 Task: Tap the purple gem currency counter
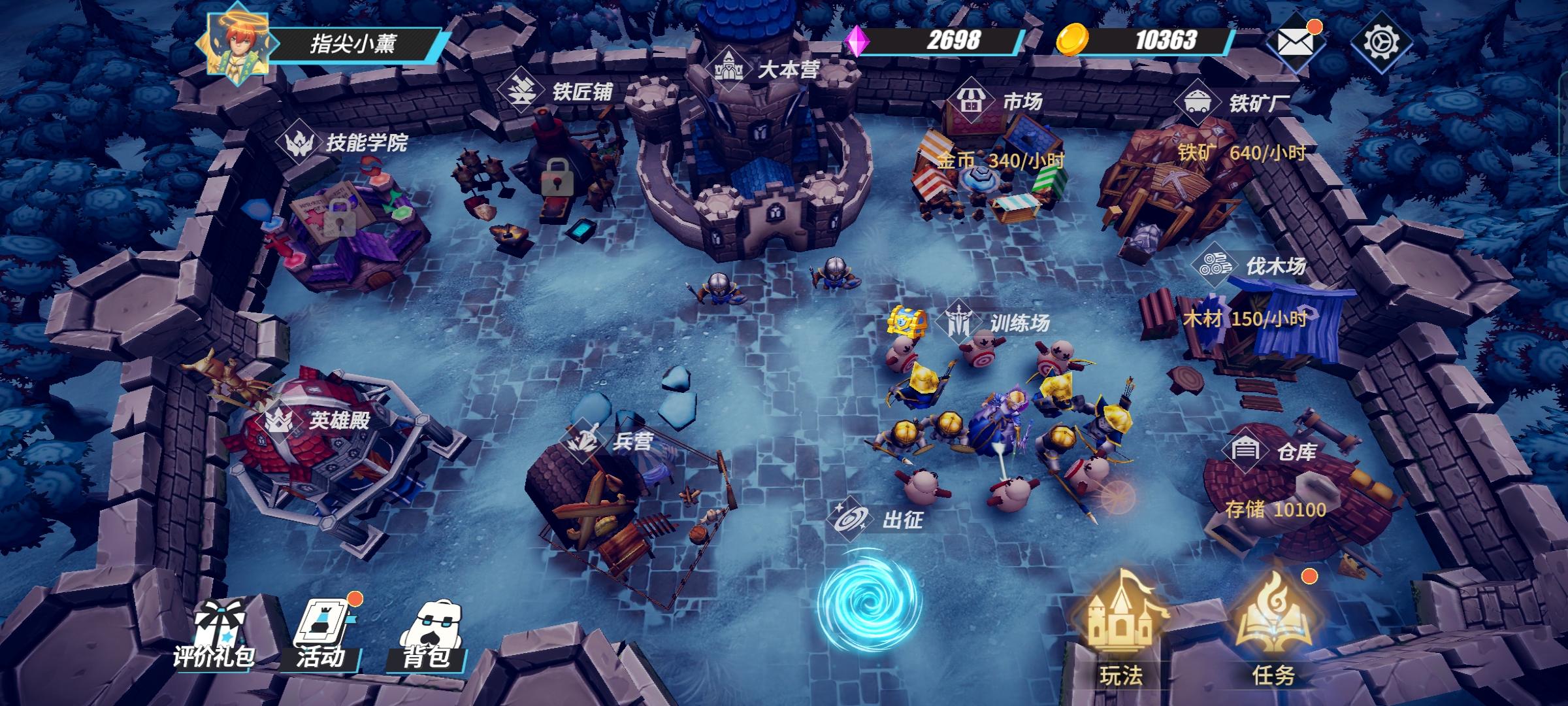[934, 41]
